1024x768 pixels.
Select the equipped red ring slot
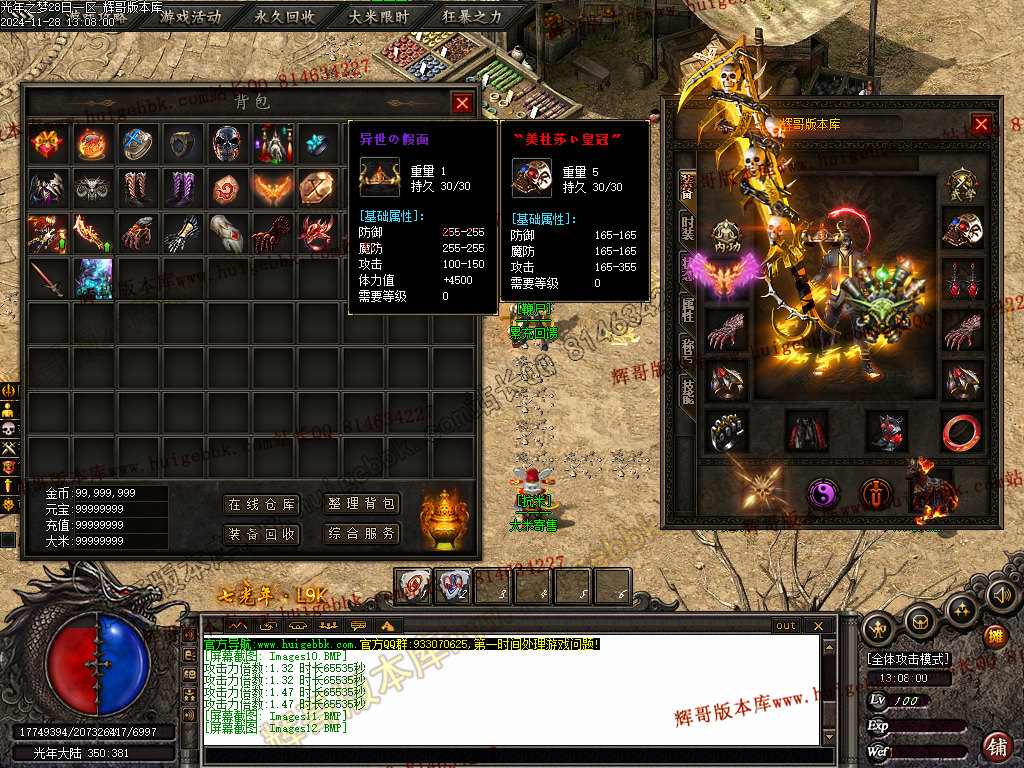tap(961, 431)
